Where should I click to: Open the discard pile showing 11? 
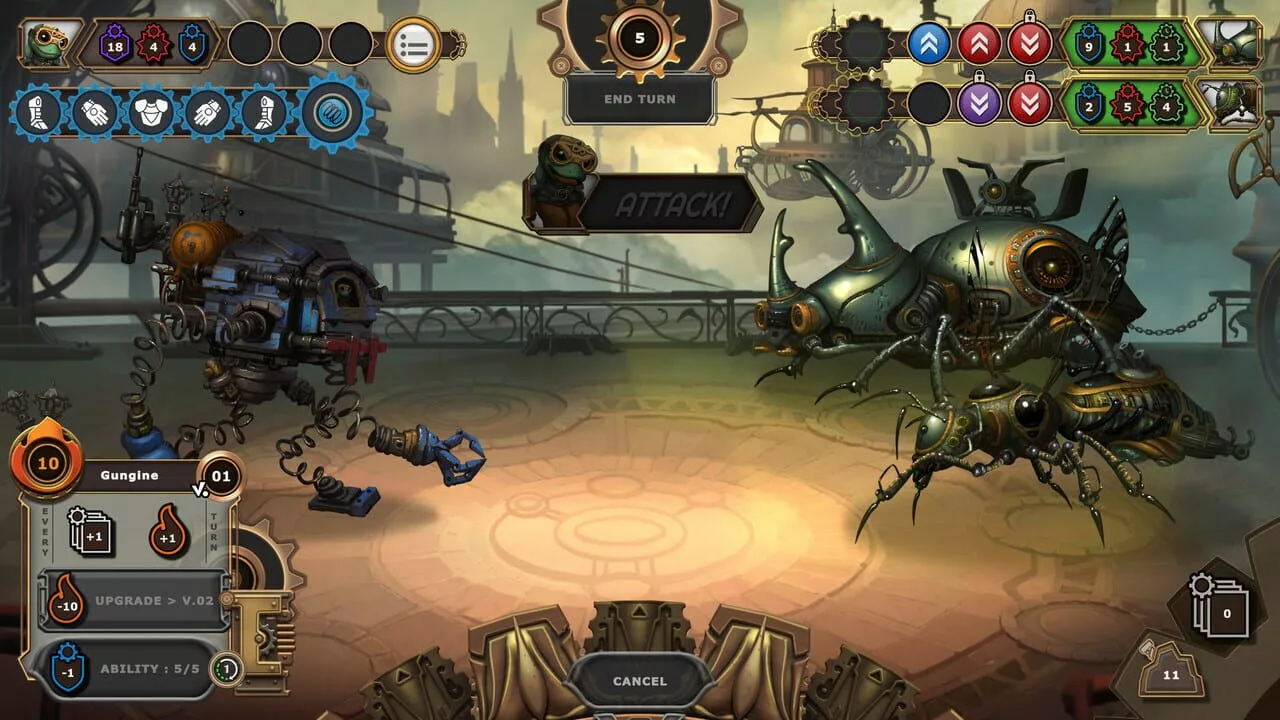point(1171,672)
